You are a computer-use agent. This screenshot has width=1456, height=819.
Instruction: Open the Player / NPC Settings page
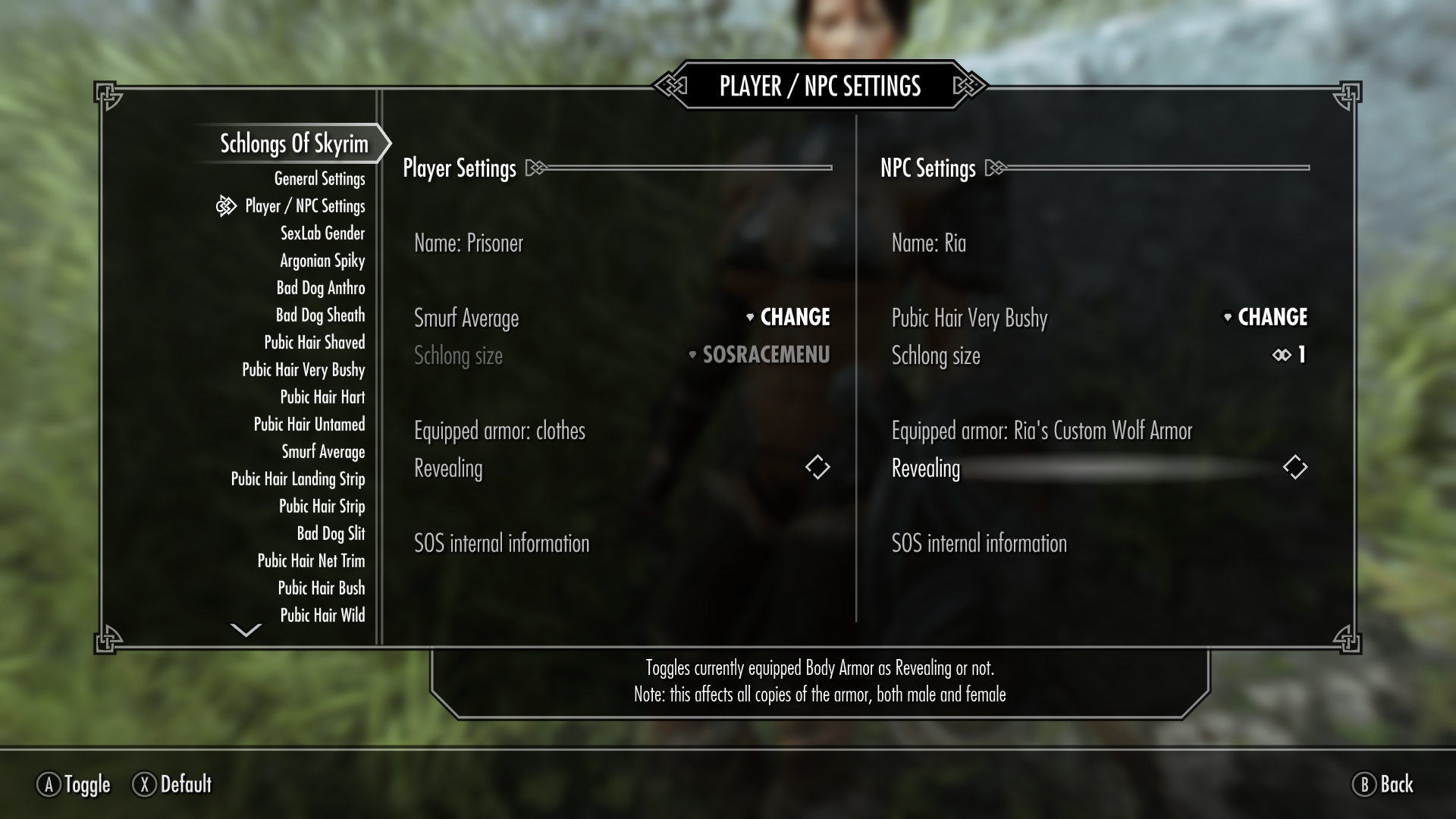[305, 206]
